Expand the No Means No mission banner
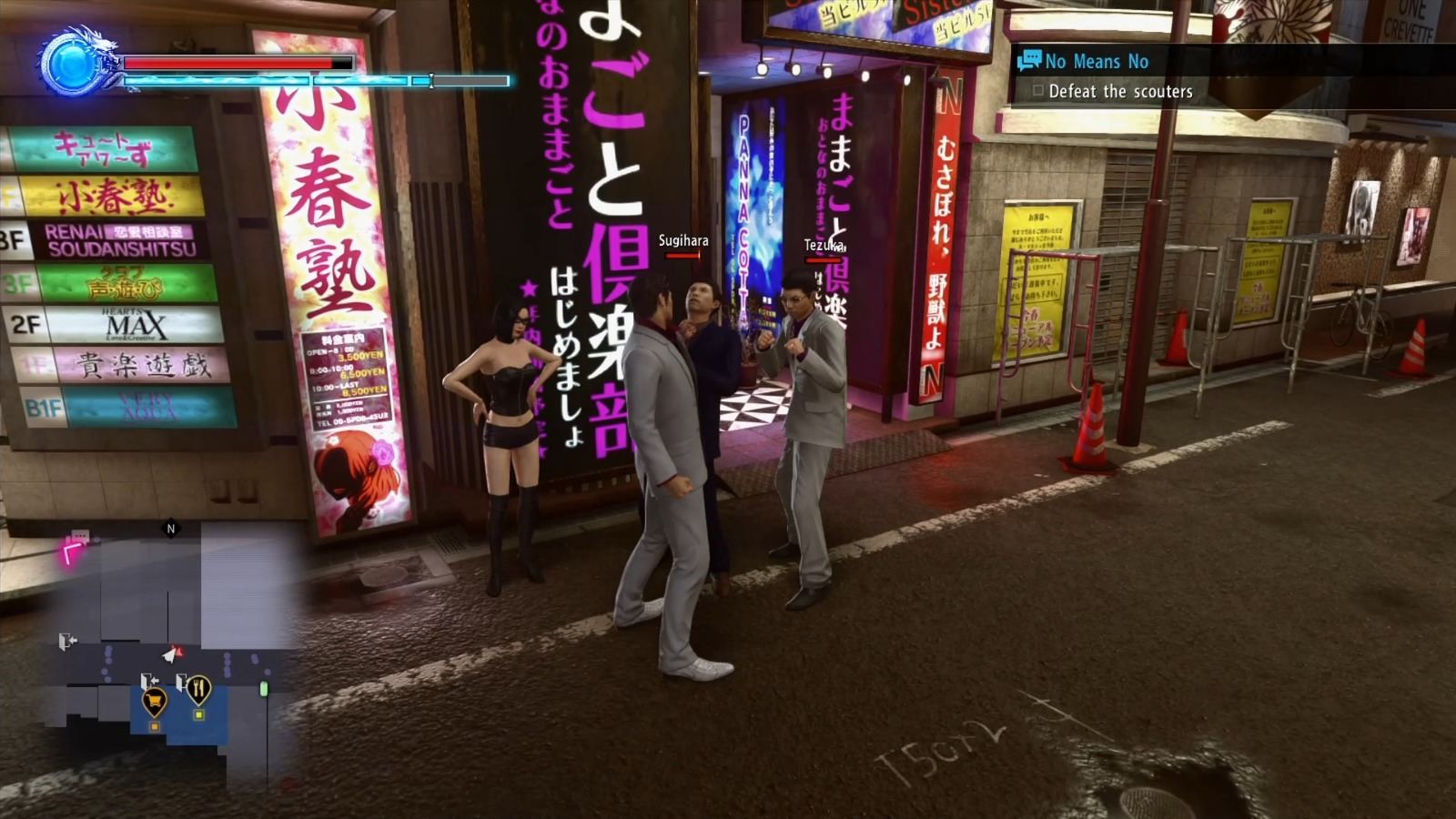This screenshot has width=1456, height=819. point(1097,62)
